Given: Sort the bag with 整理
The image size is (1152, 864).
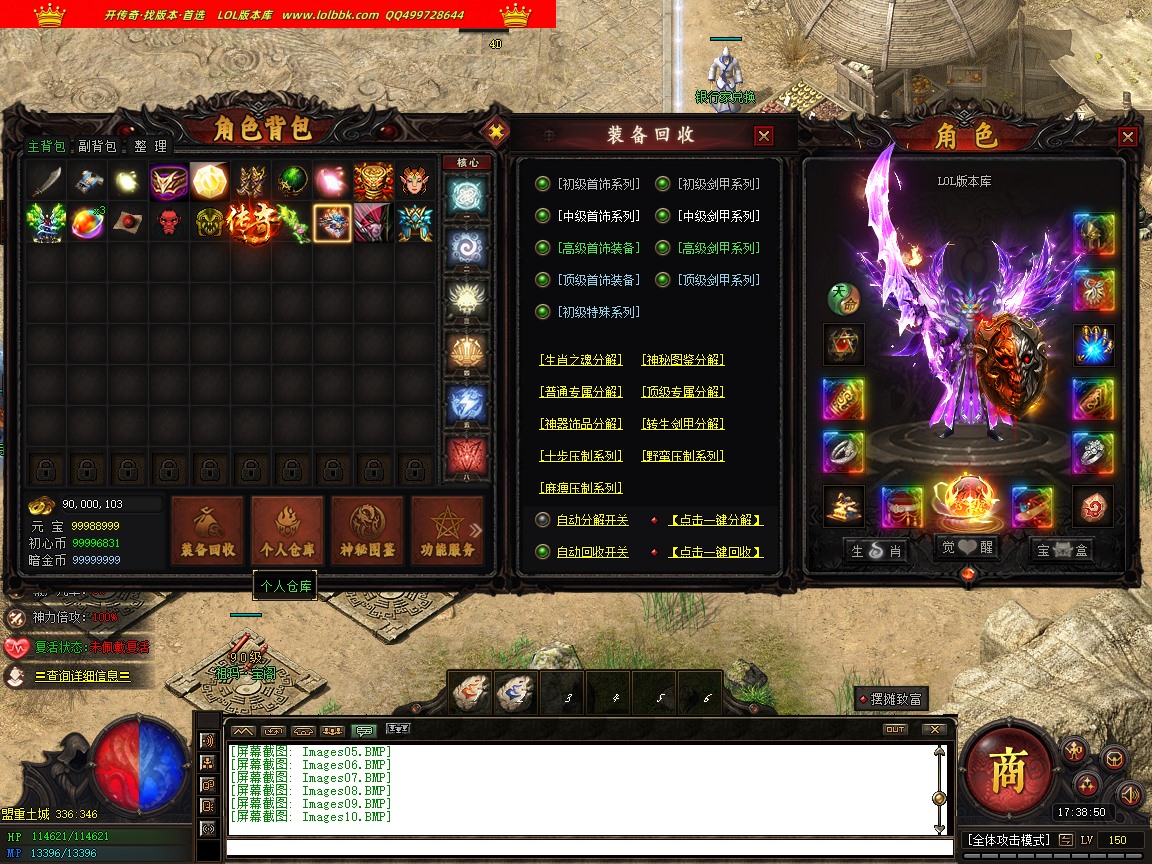Looking at the screenshot, I should (x=150, y=146).
